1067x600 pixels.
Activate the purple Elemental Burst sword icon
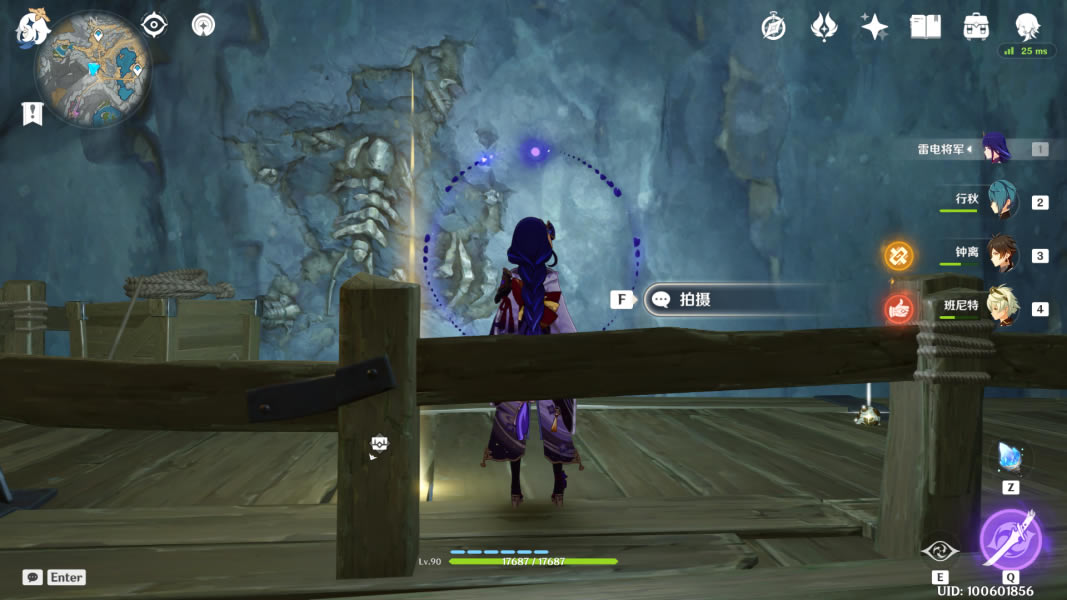1010,539
